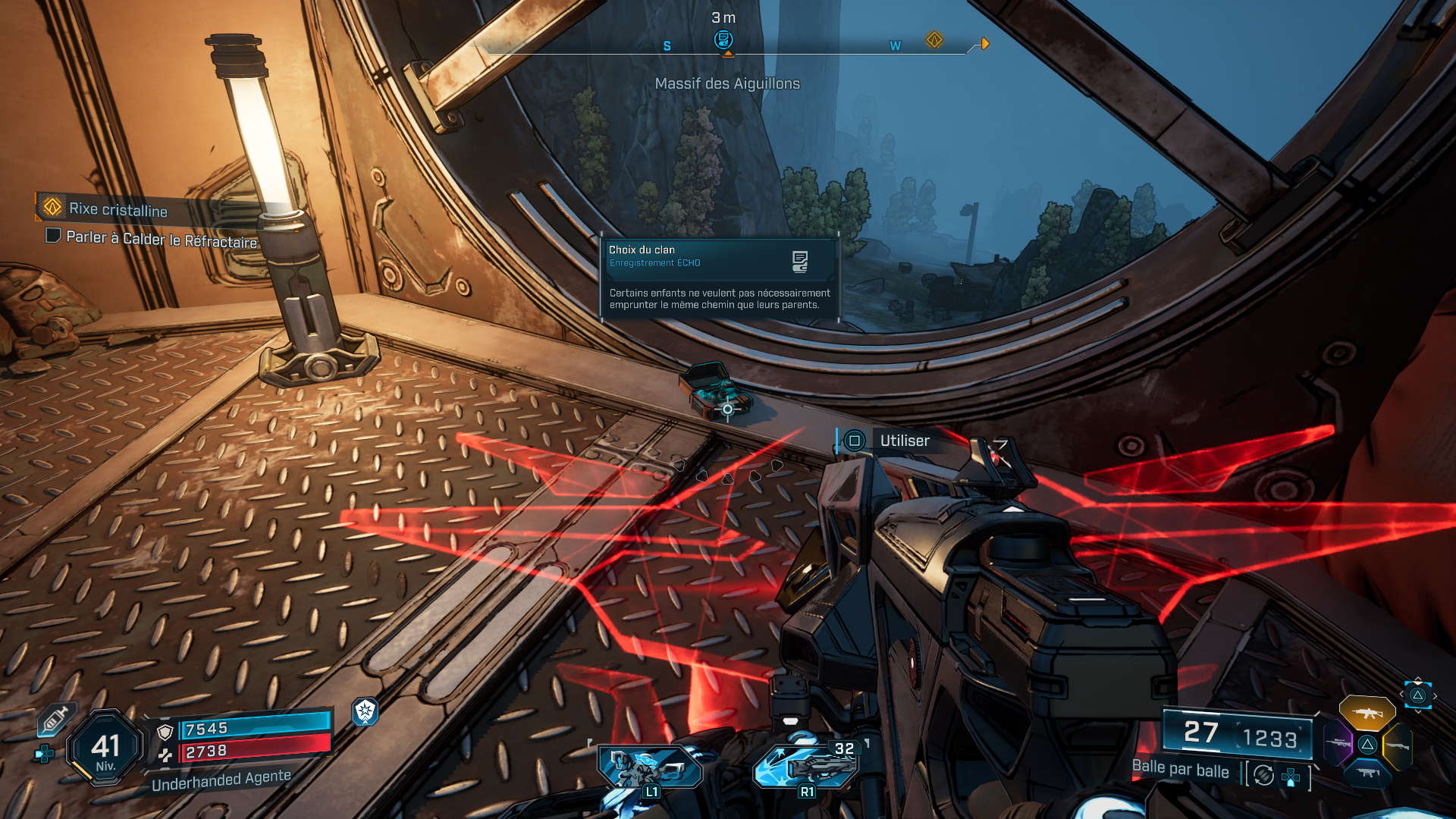Select the blue SMG weapon slot
The image size is (1456, 819).
1368,773
